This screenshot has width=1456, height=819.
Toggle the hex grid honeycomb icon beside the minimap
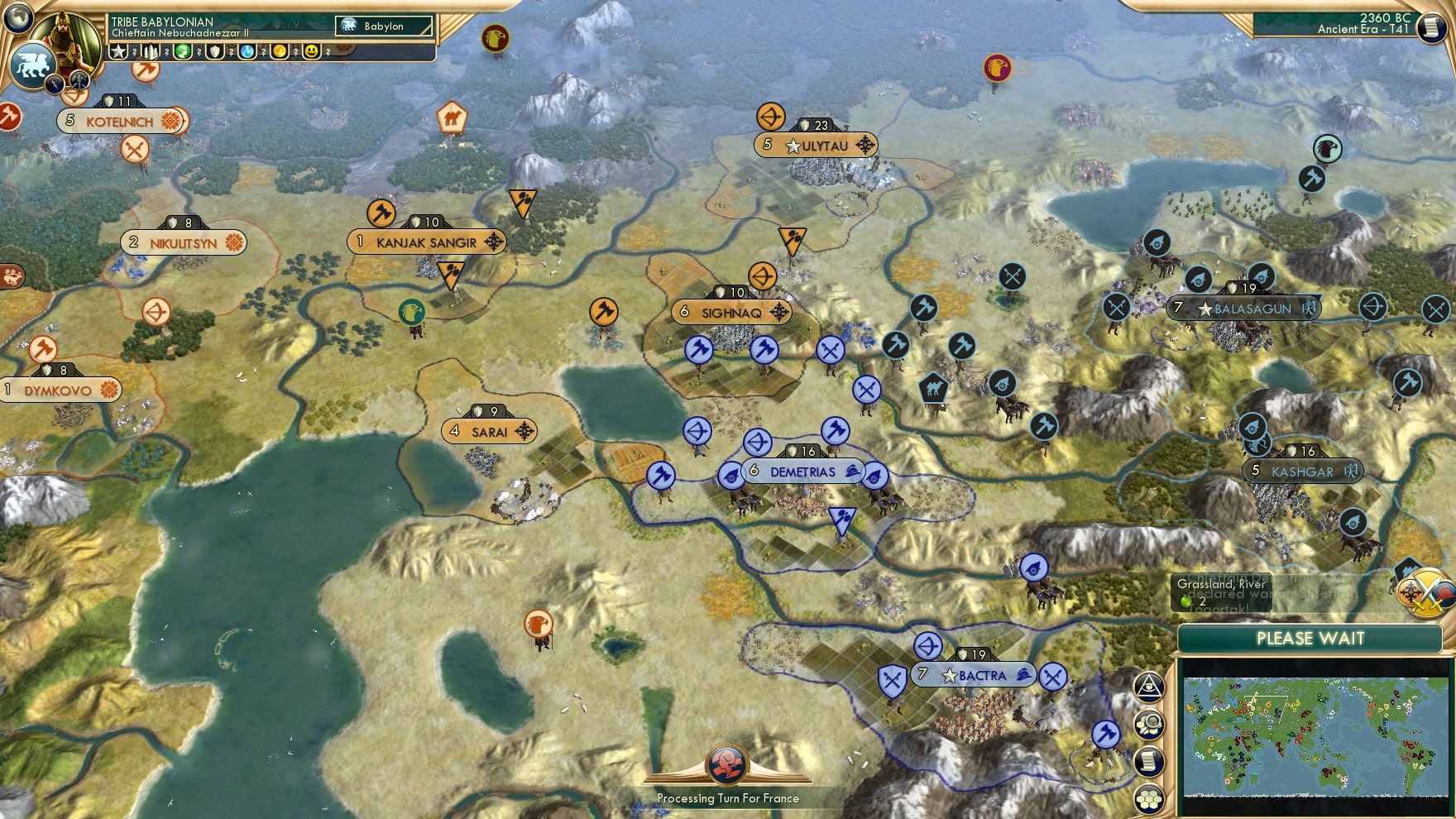[1149, 797]
